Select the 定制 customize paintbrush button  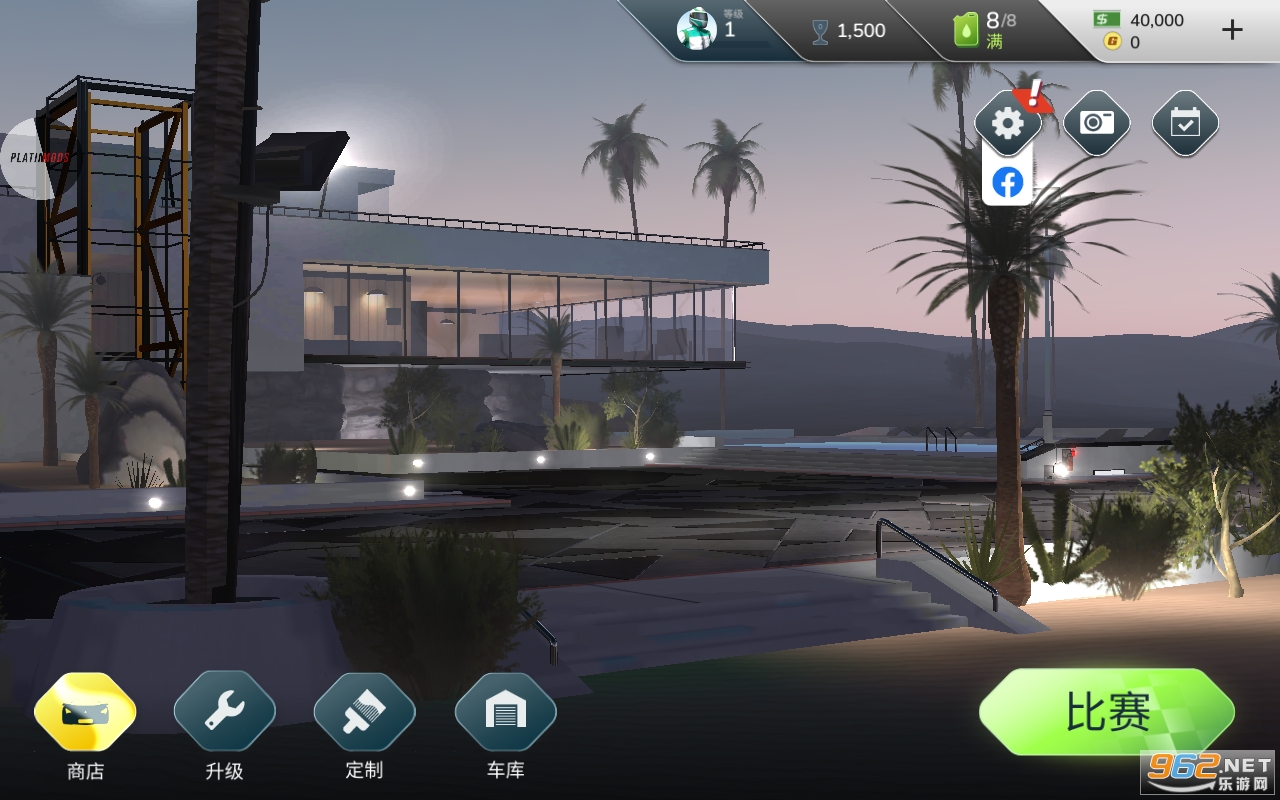pos(364,712)
